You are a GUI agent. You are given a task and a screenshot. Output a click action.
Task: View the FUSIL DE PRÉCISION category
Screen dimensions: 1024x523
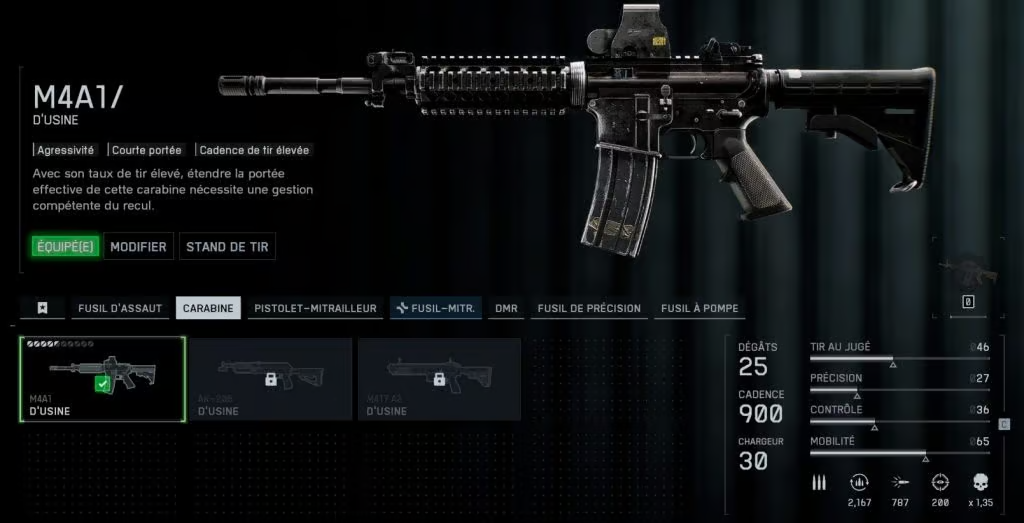click(x=589, y=308)
